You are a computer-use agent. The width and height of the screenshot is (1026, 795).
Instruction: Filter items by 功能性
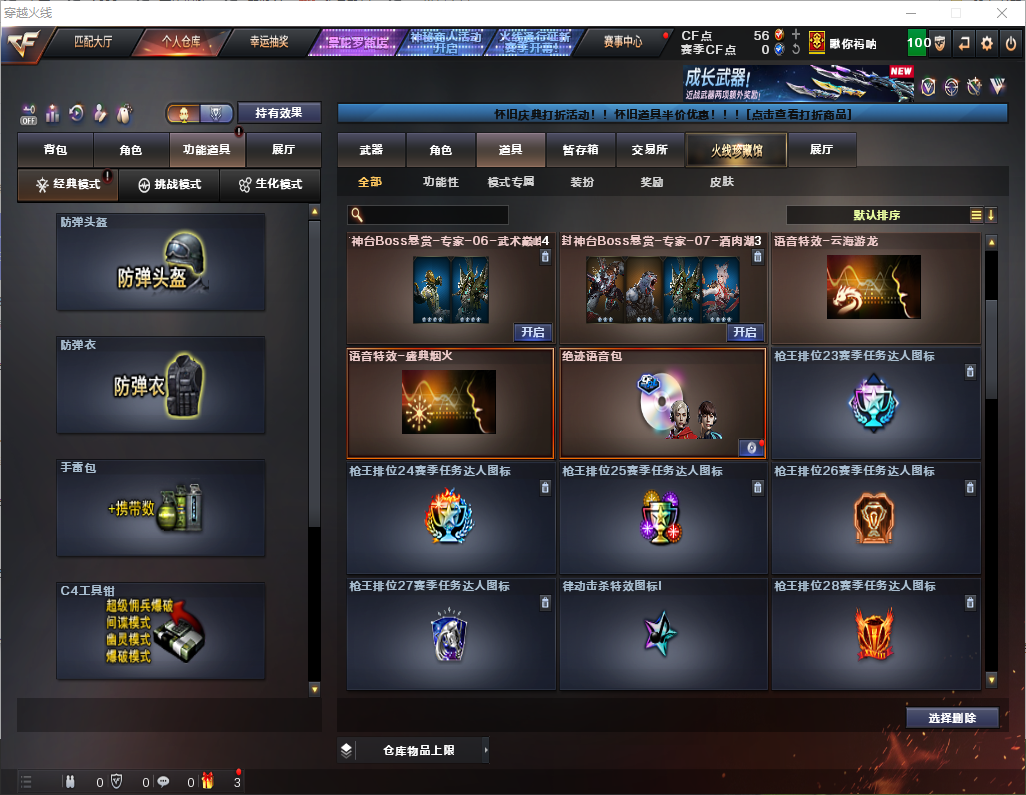click(x=440, y=182)
